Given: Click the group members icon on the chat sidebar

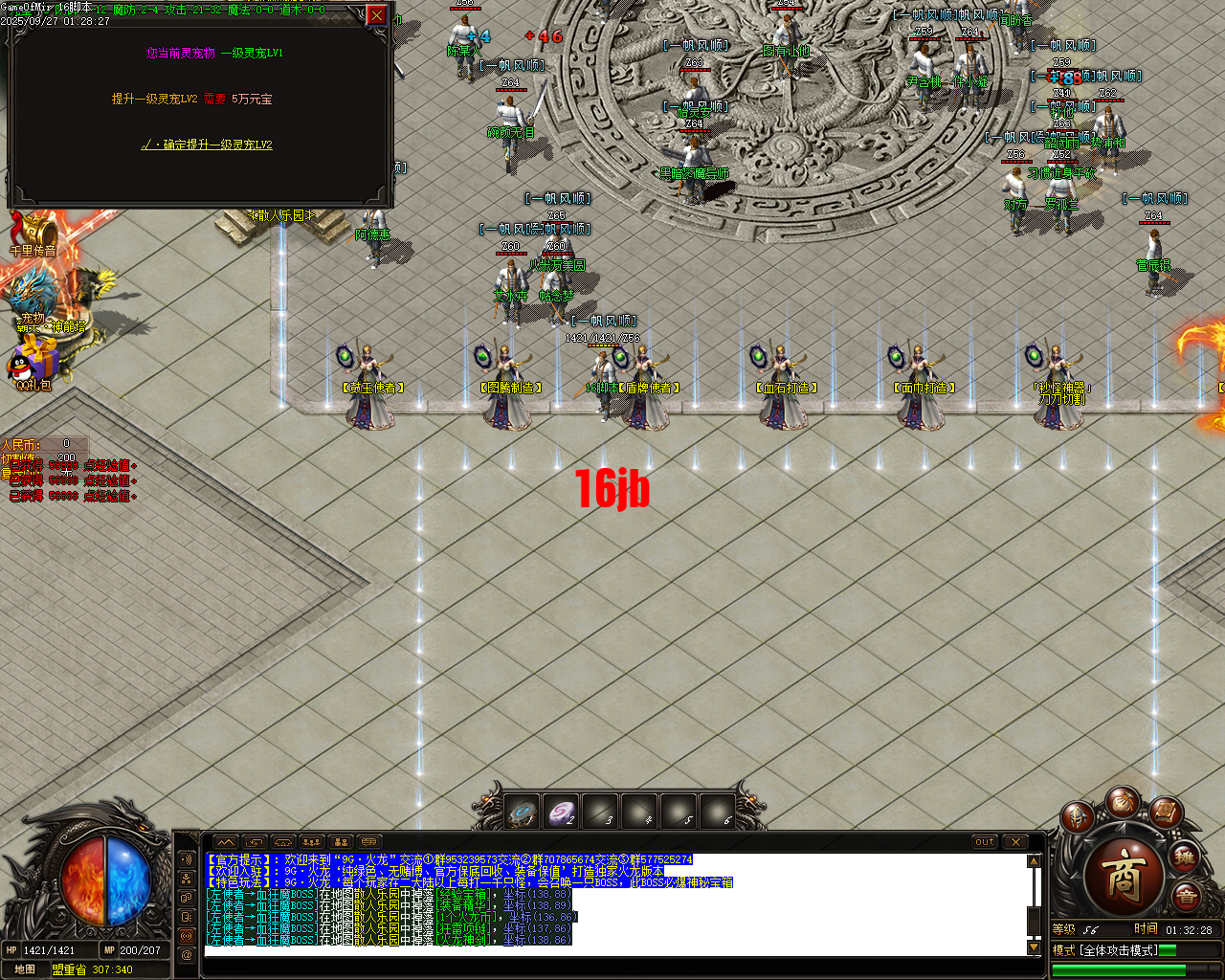Looking at the screenshot, I should (188, 879).
